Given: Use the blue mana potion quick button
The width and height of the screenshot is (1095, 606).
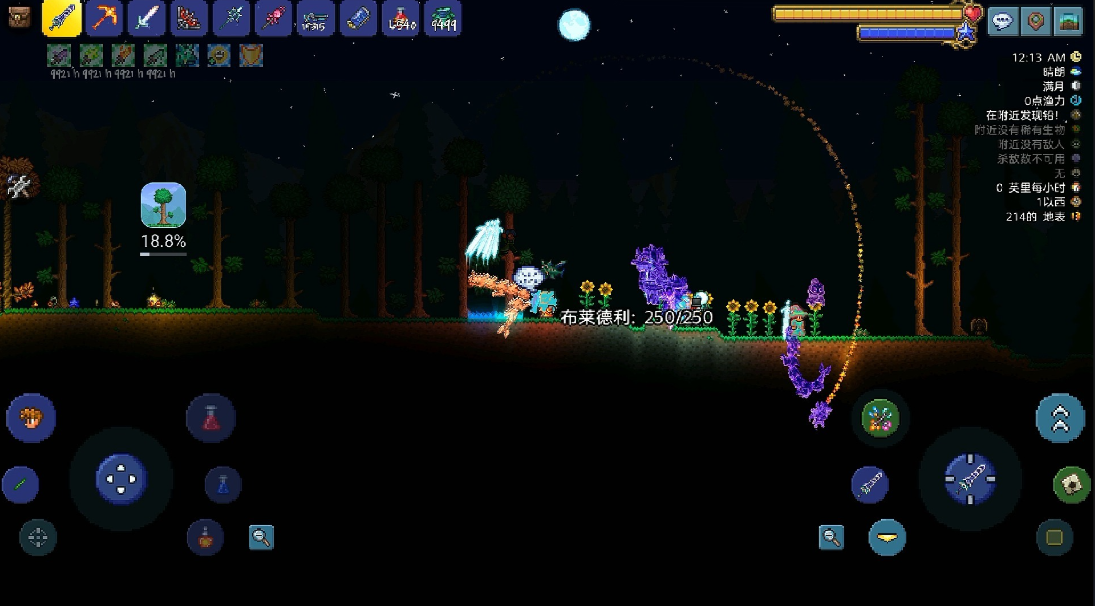Looking at the screenshot, I should [223, 485].
